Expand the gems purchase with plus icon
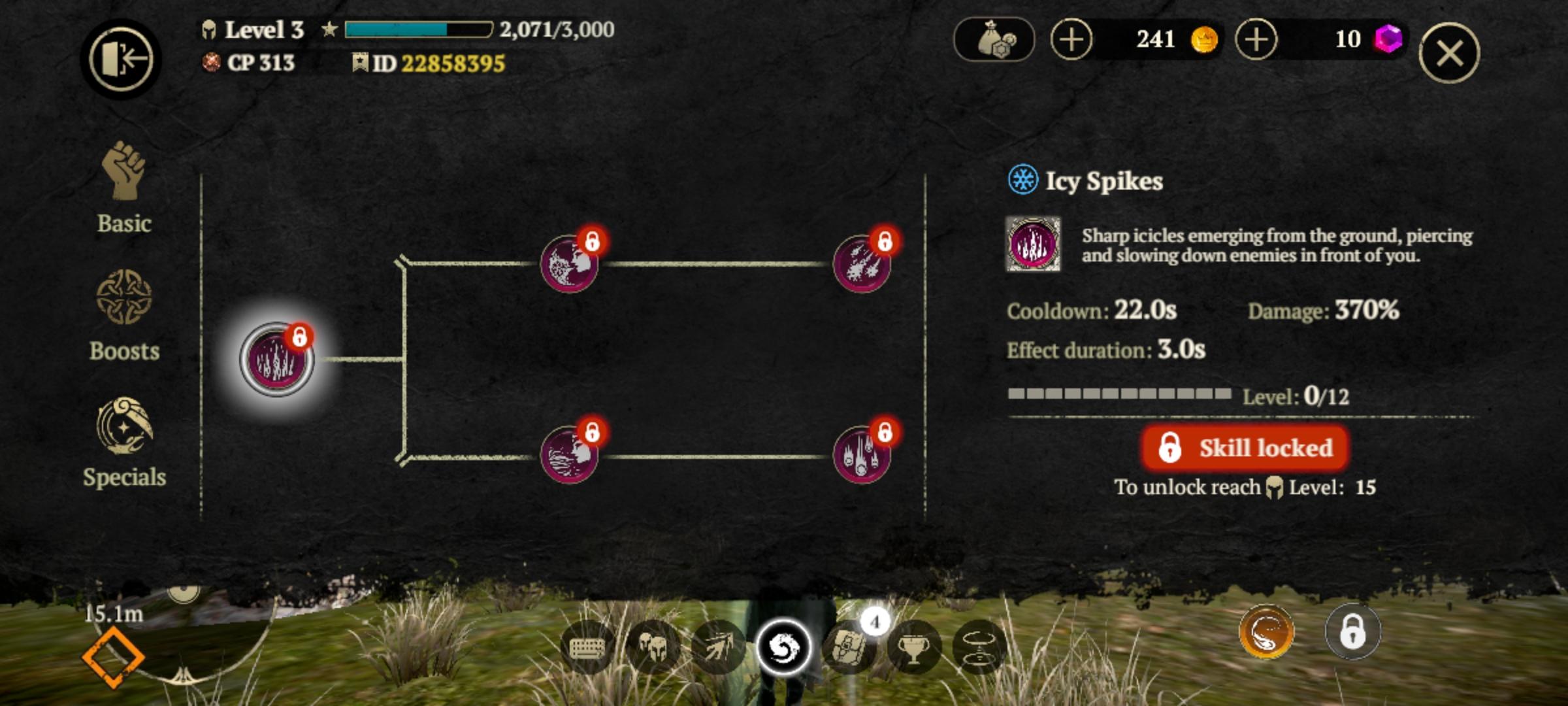 (1258, 39)
